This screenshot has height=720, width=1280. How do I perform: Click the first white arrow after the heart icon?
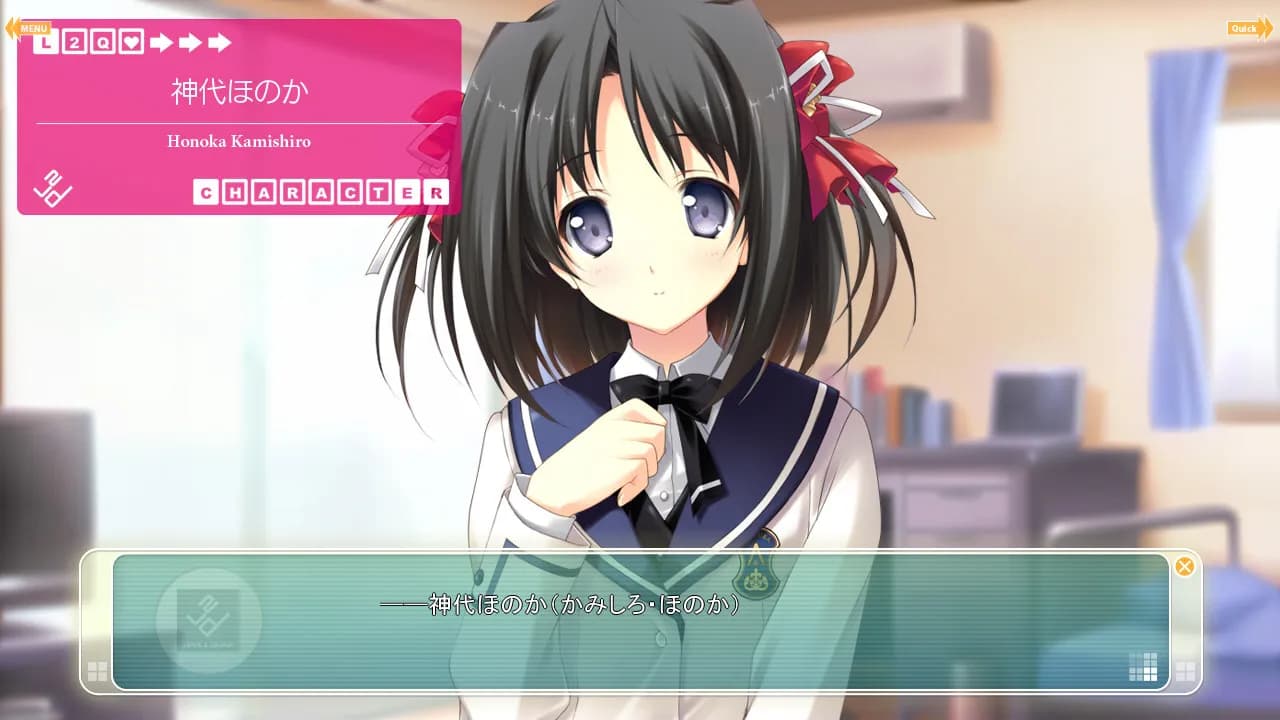pos(161,42)
